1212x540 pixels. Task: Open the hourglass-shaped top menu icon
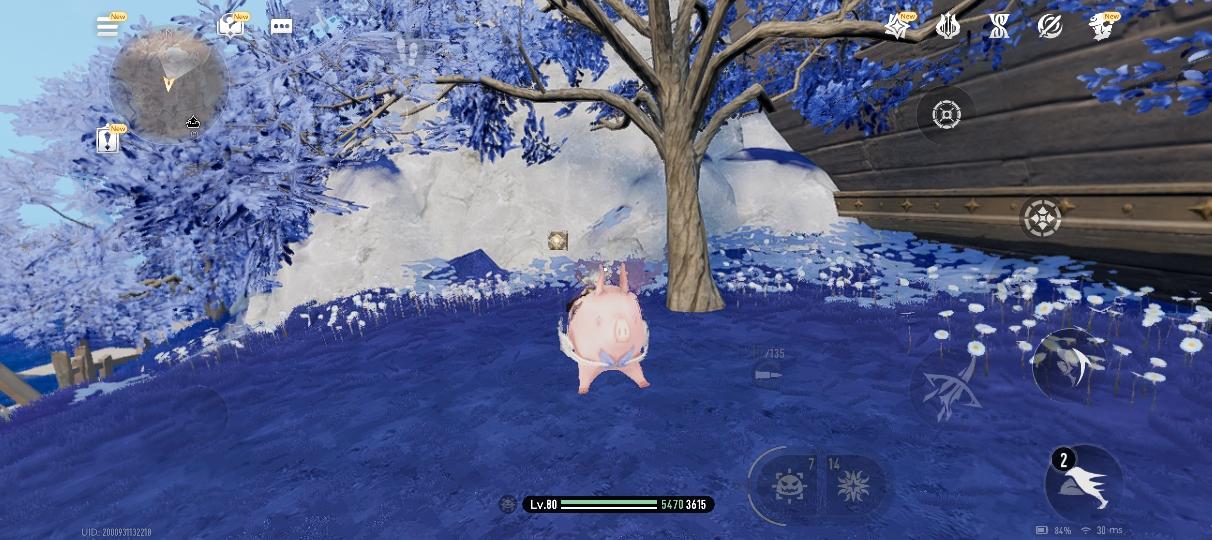click(x=998, y=27)
